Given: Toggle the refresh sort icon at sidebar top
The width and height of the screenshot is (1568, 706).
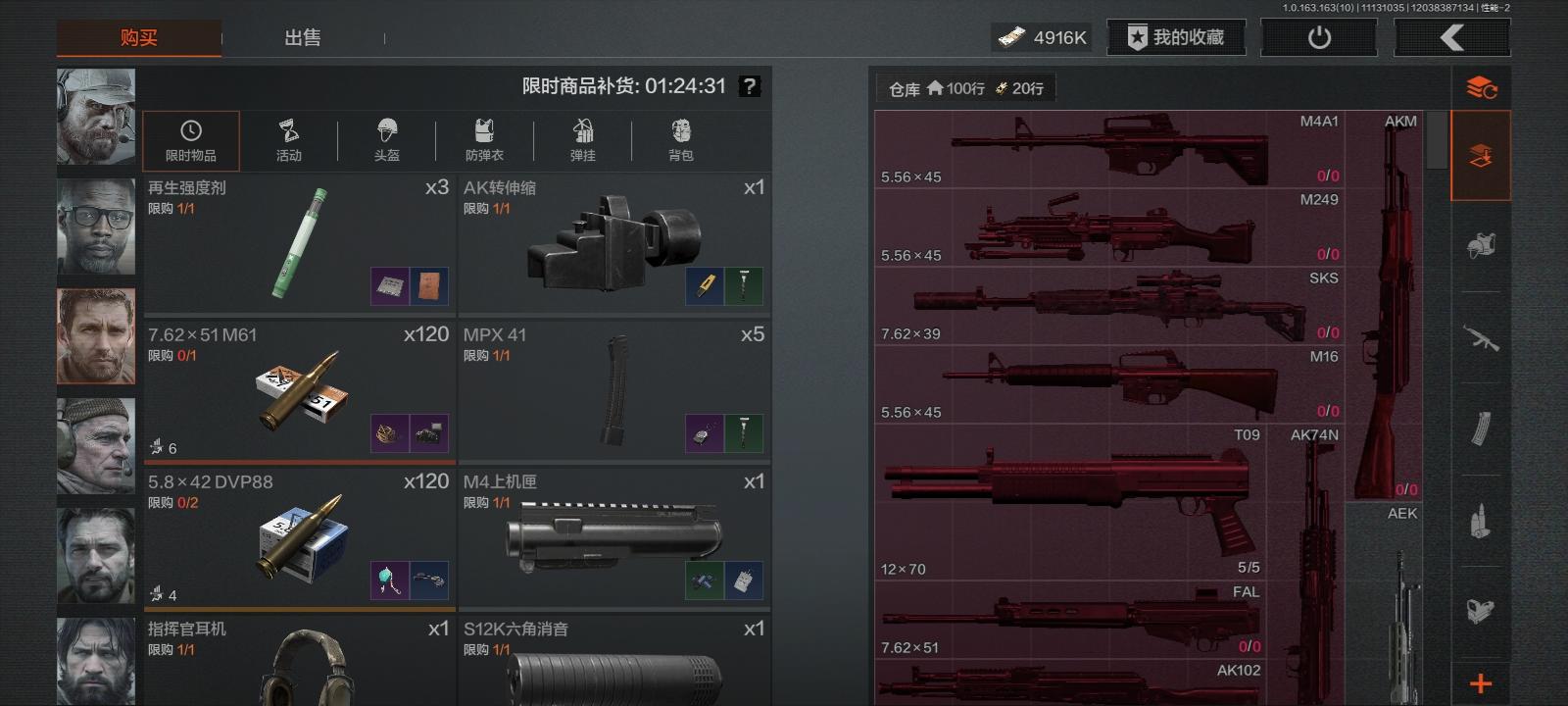Looking at the screenshot, I should [1481, 85].
